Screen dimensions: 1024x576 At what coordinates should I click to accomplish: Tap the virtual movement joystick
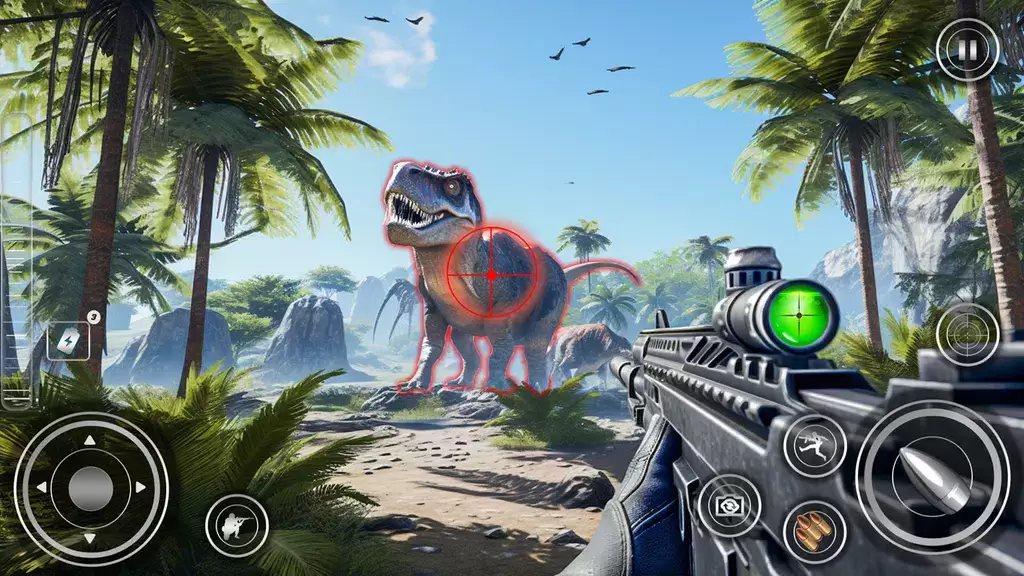point(91,488)
